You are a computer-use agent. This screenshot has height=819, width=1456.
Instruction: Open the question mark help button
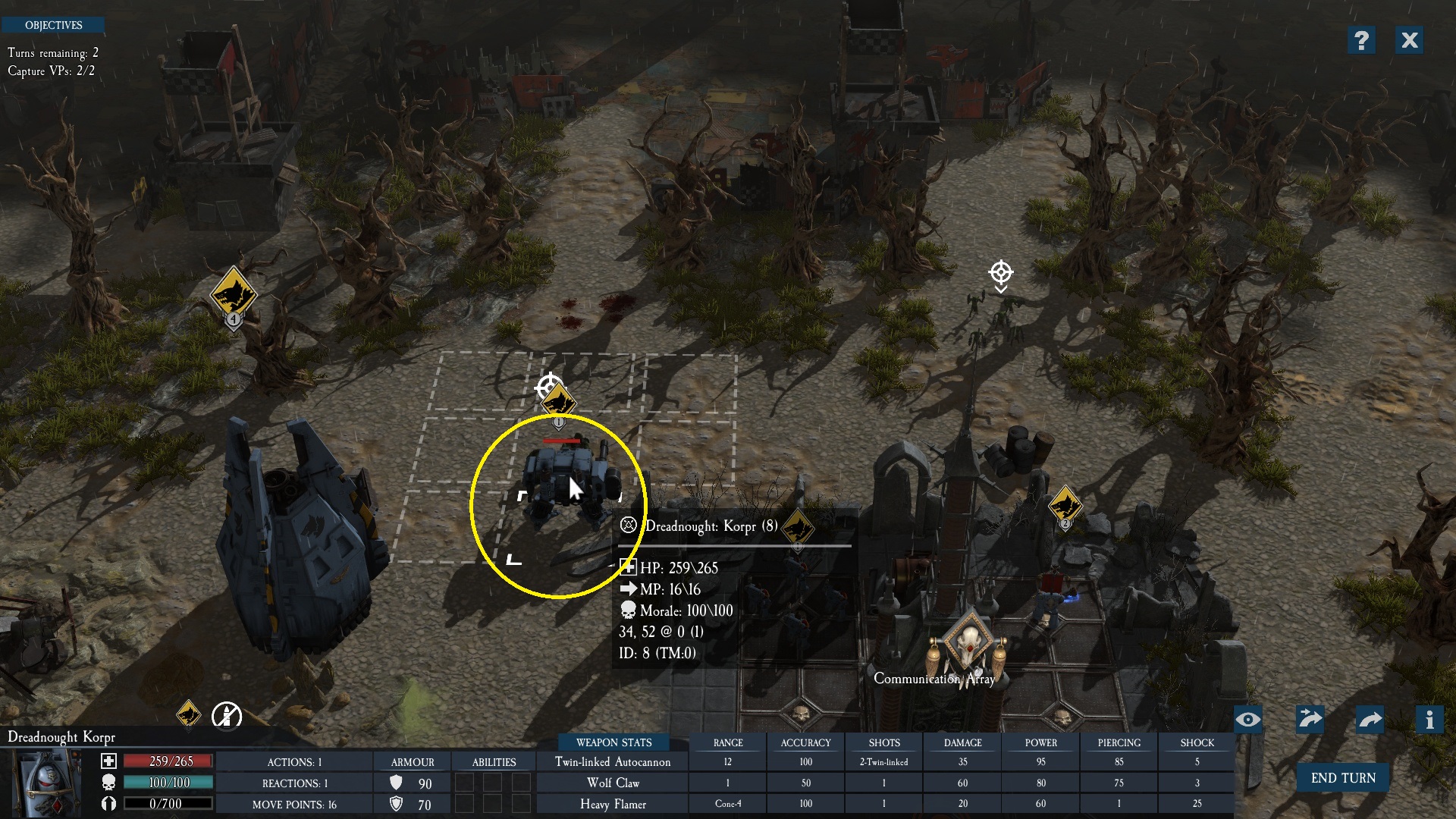(1361, 40)
